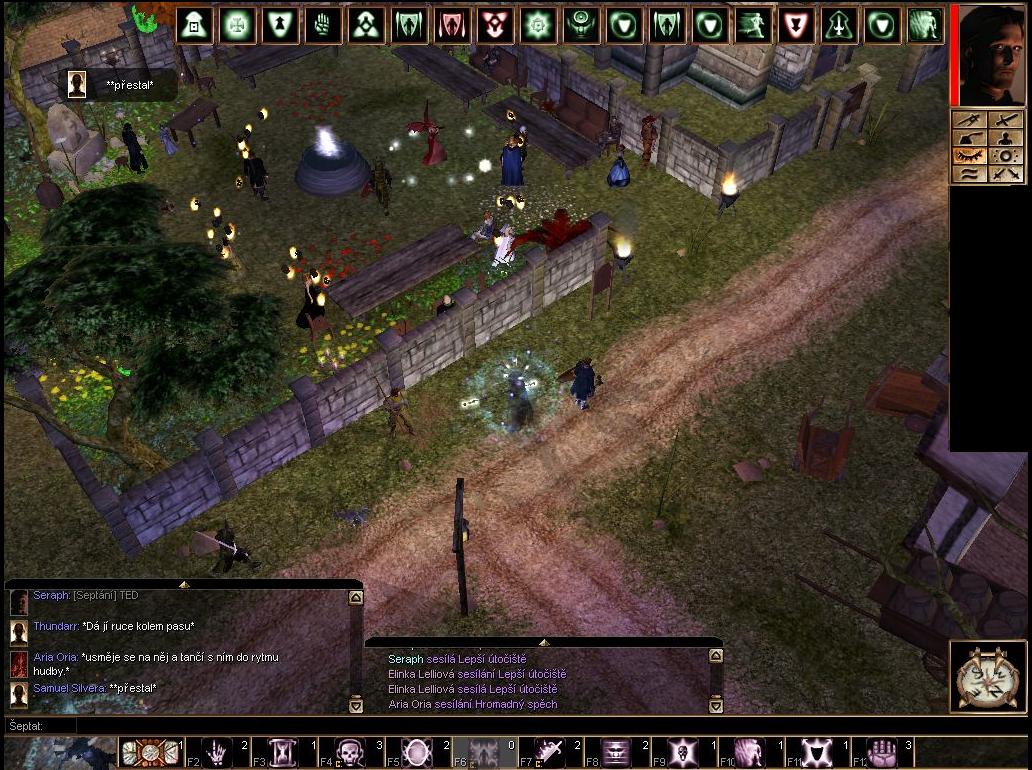
Task: Activate the F12 open palm quickslot
Action: [882, 752]
